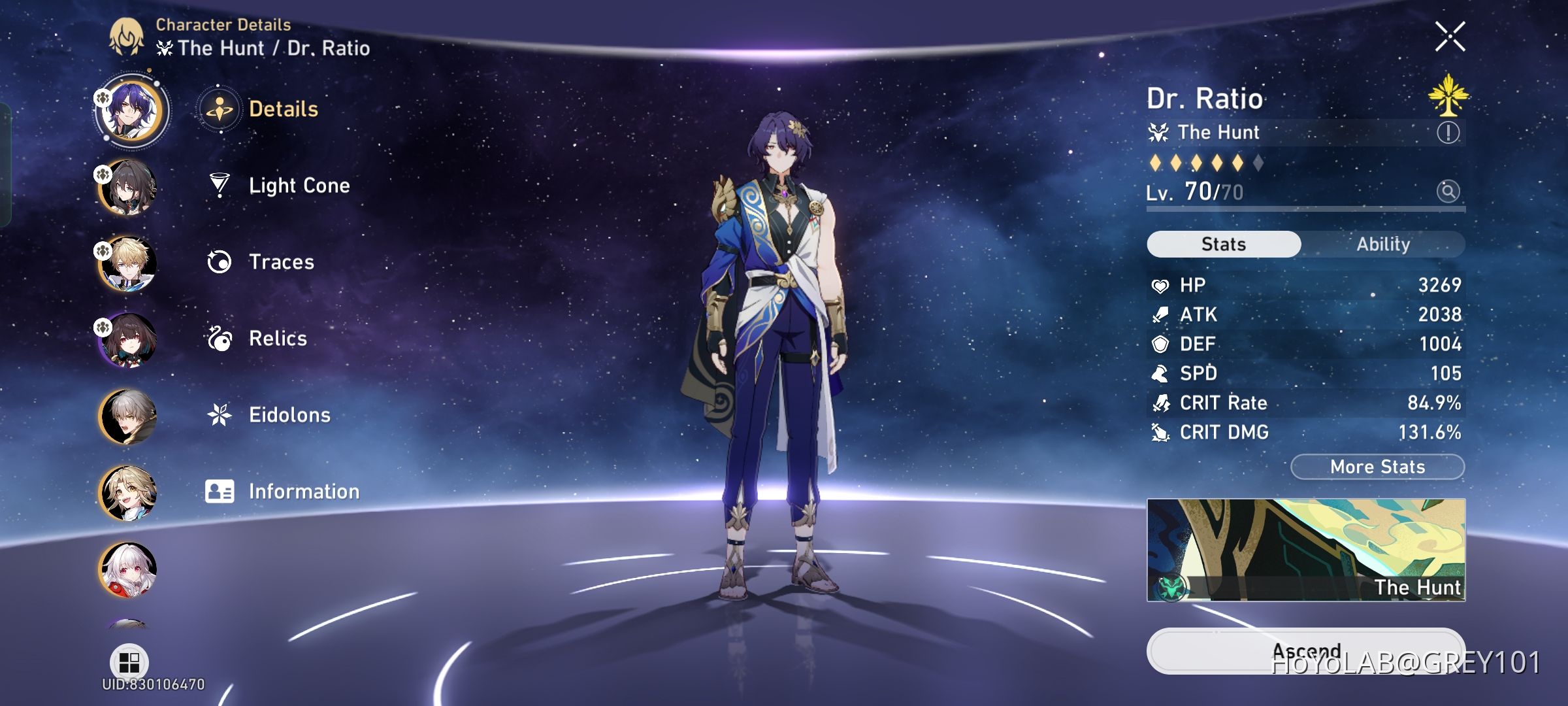Select the Traces menu option

point(281,261)
